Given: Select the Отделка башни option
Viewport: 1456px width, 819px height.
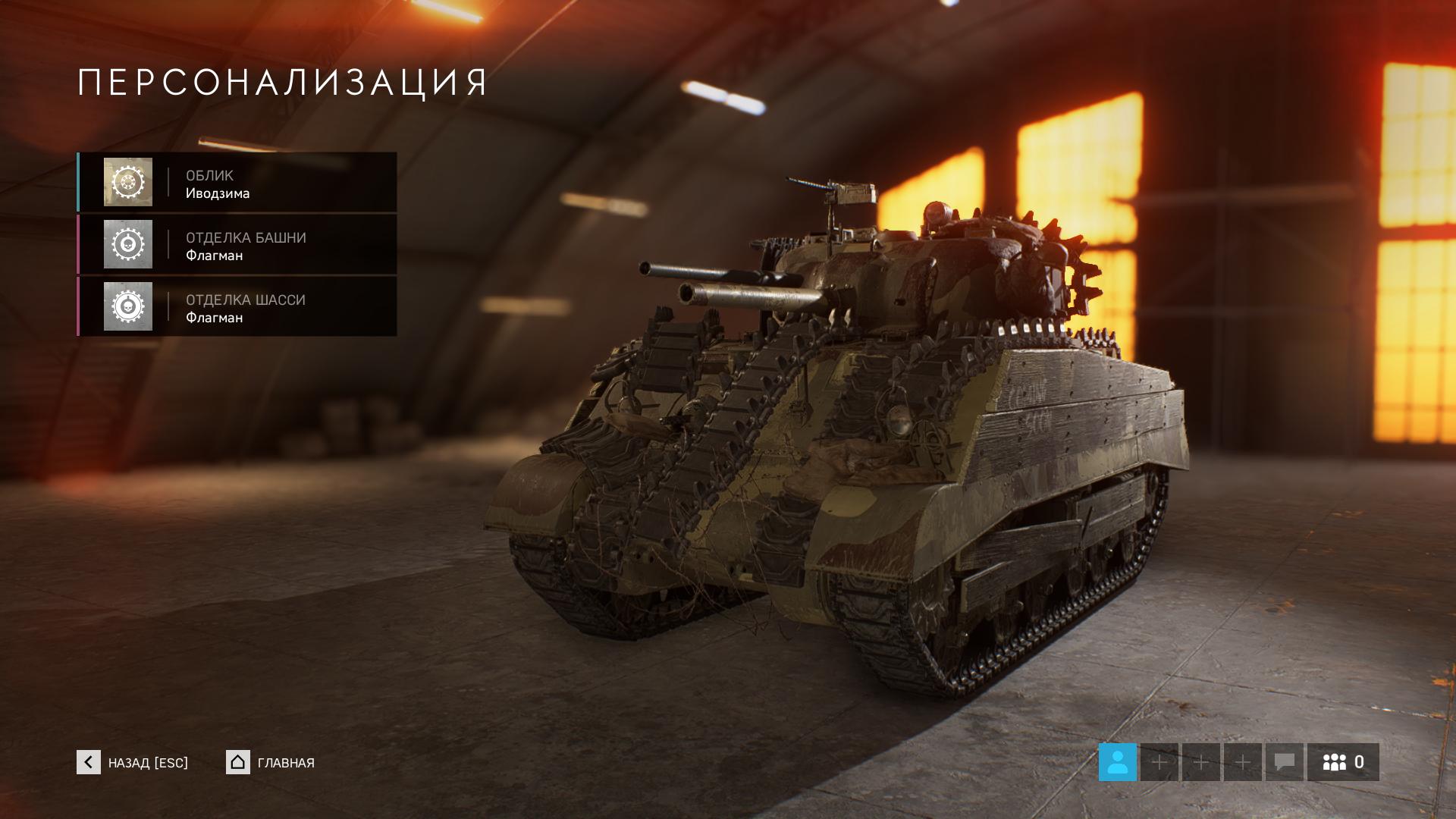Looking at the screenshot, I should 237,245.
